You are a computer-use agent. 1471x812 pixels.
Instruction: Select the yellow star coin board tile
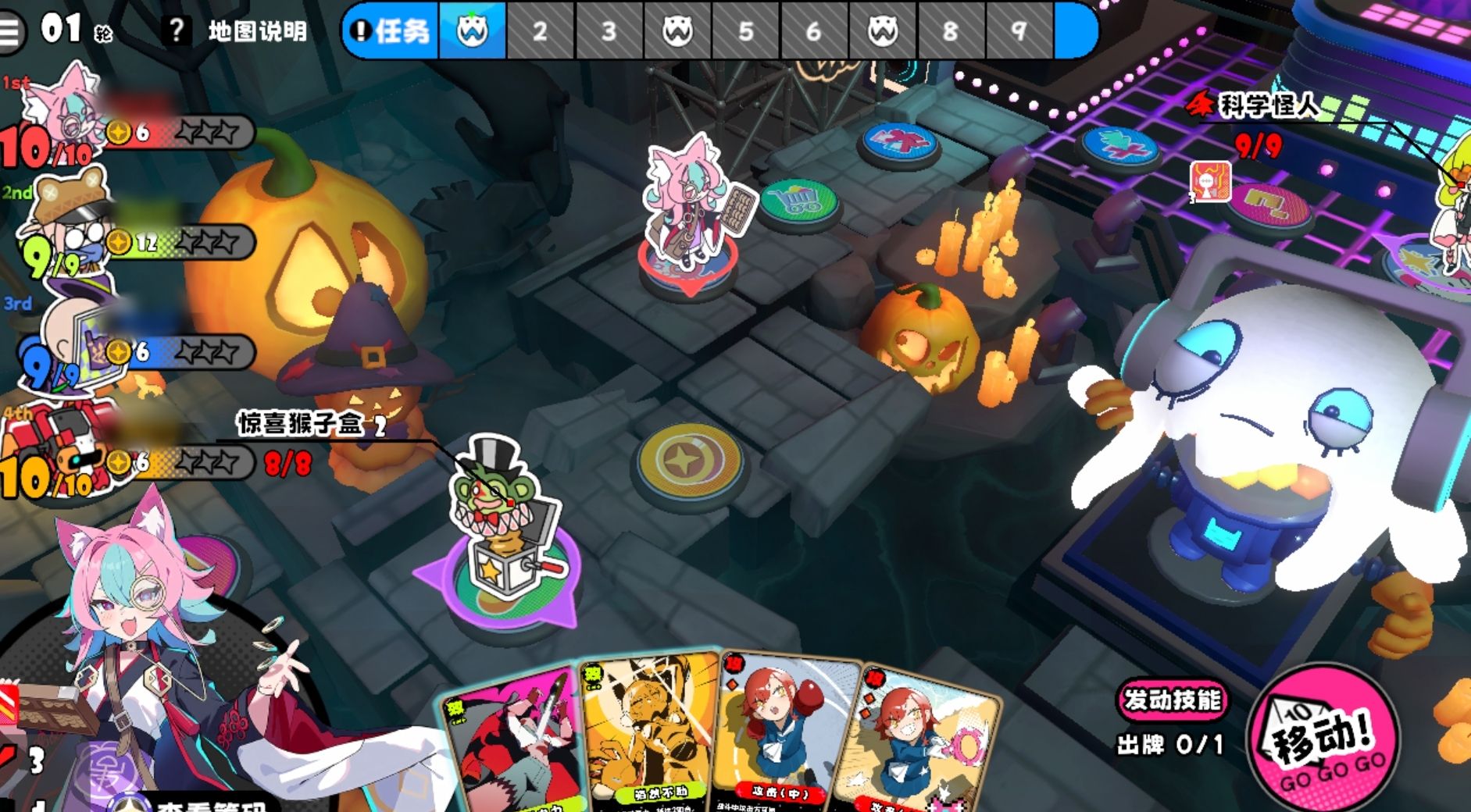pos(687,462)
